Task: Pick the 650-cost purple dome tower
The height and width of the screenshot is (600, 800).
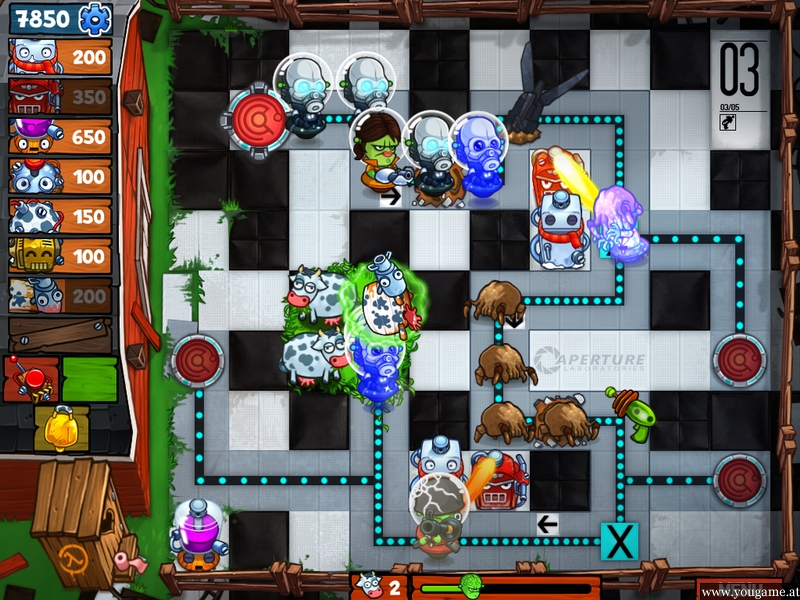Action: tap(60, 137)
